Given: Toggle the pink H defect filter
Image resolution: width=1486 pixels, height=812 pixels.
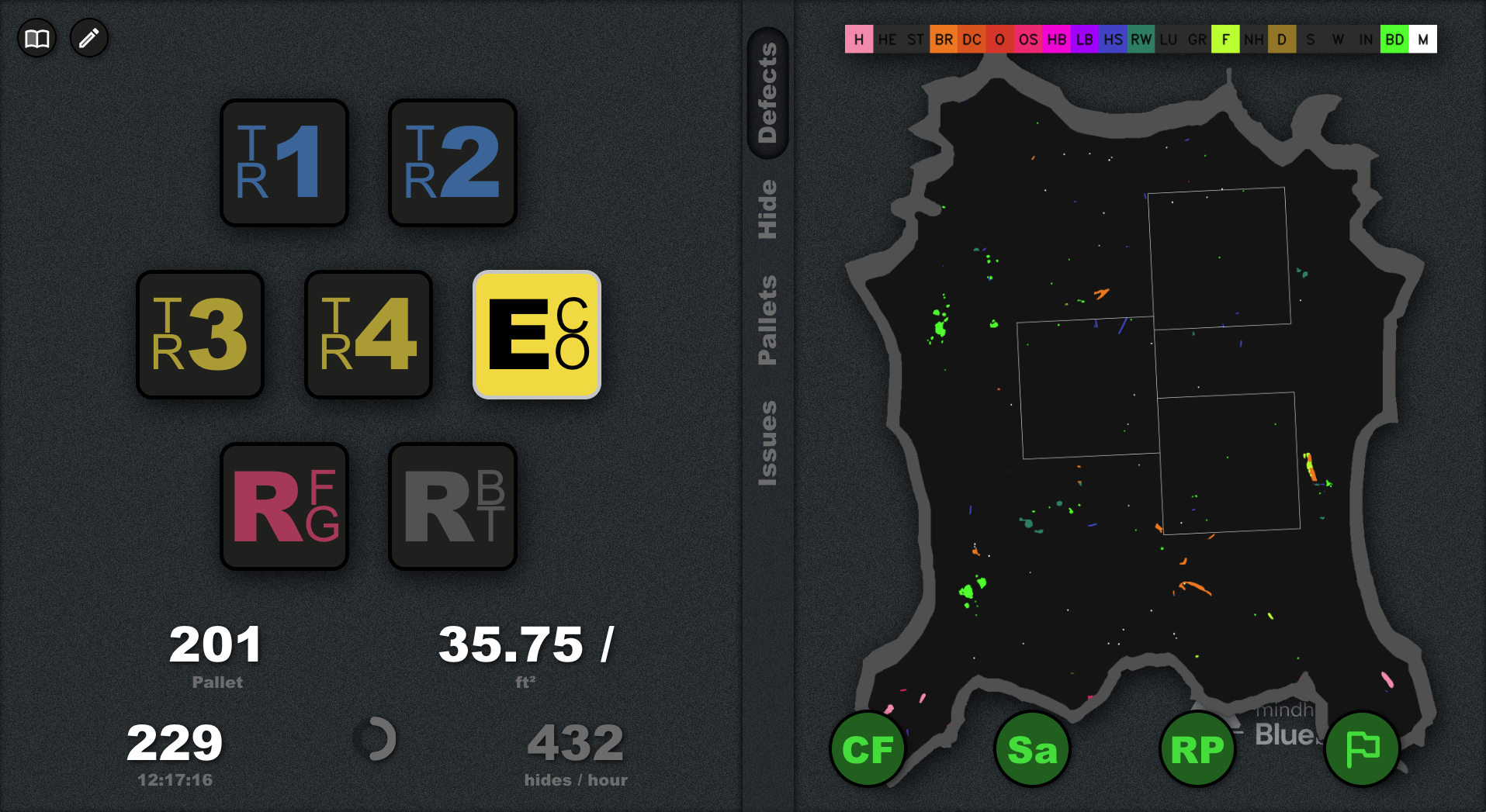Looking at the screenshot, I should [858, 40].
